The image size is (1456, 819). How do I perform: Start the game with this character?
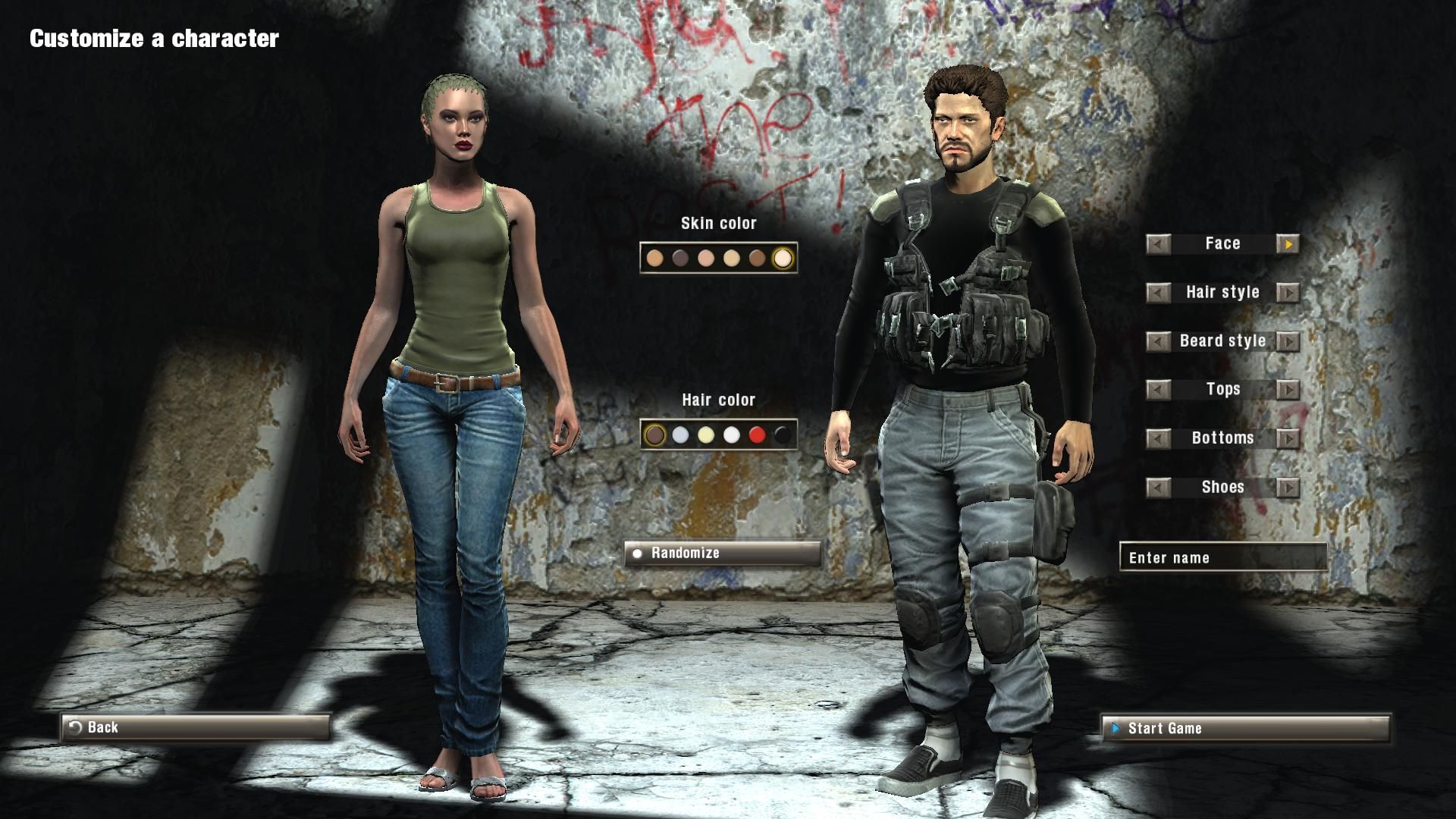pos(1245,729)
